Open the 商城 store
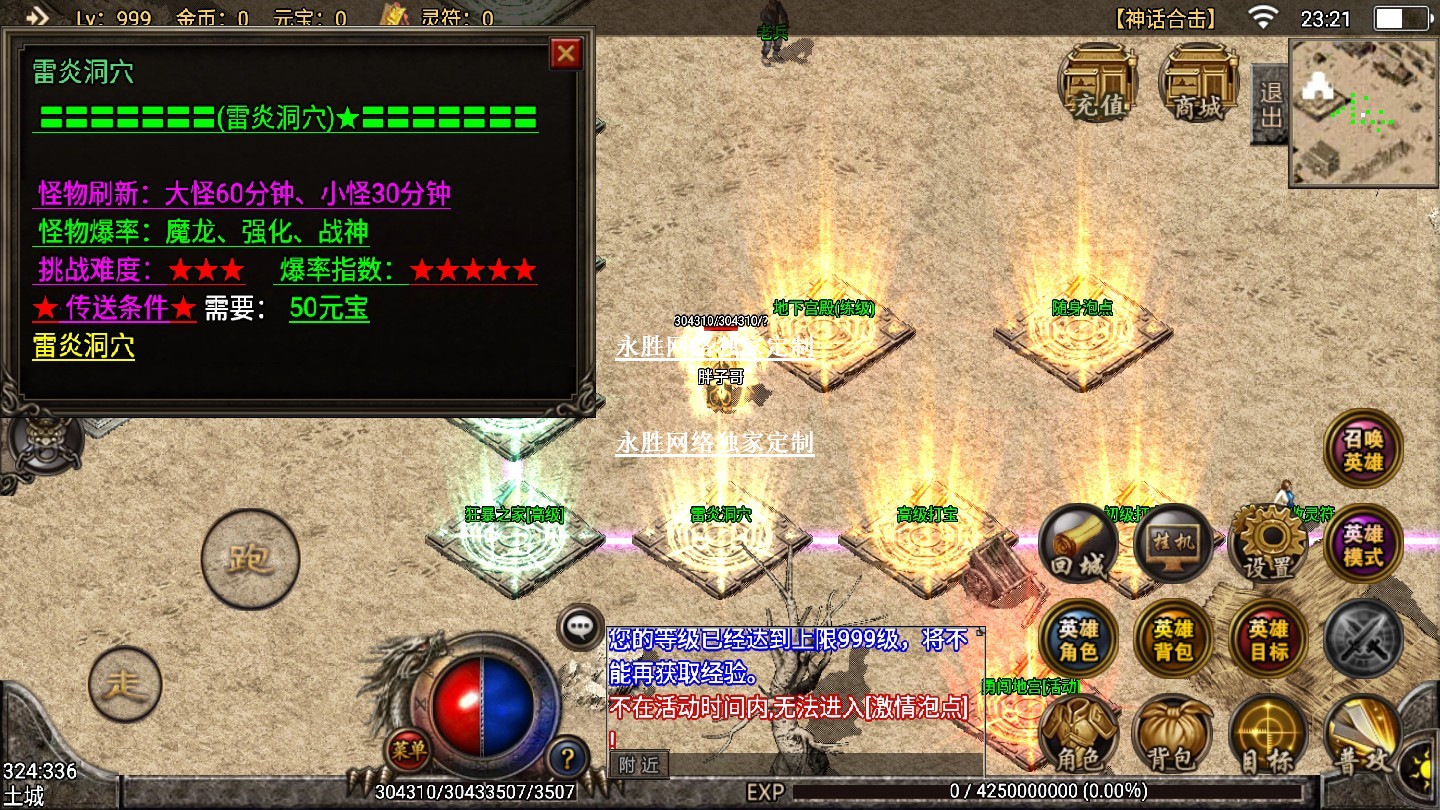 (x=1198, y=83)
